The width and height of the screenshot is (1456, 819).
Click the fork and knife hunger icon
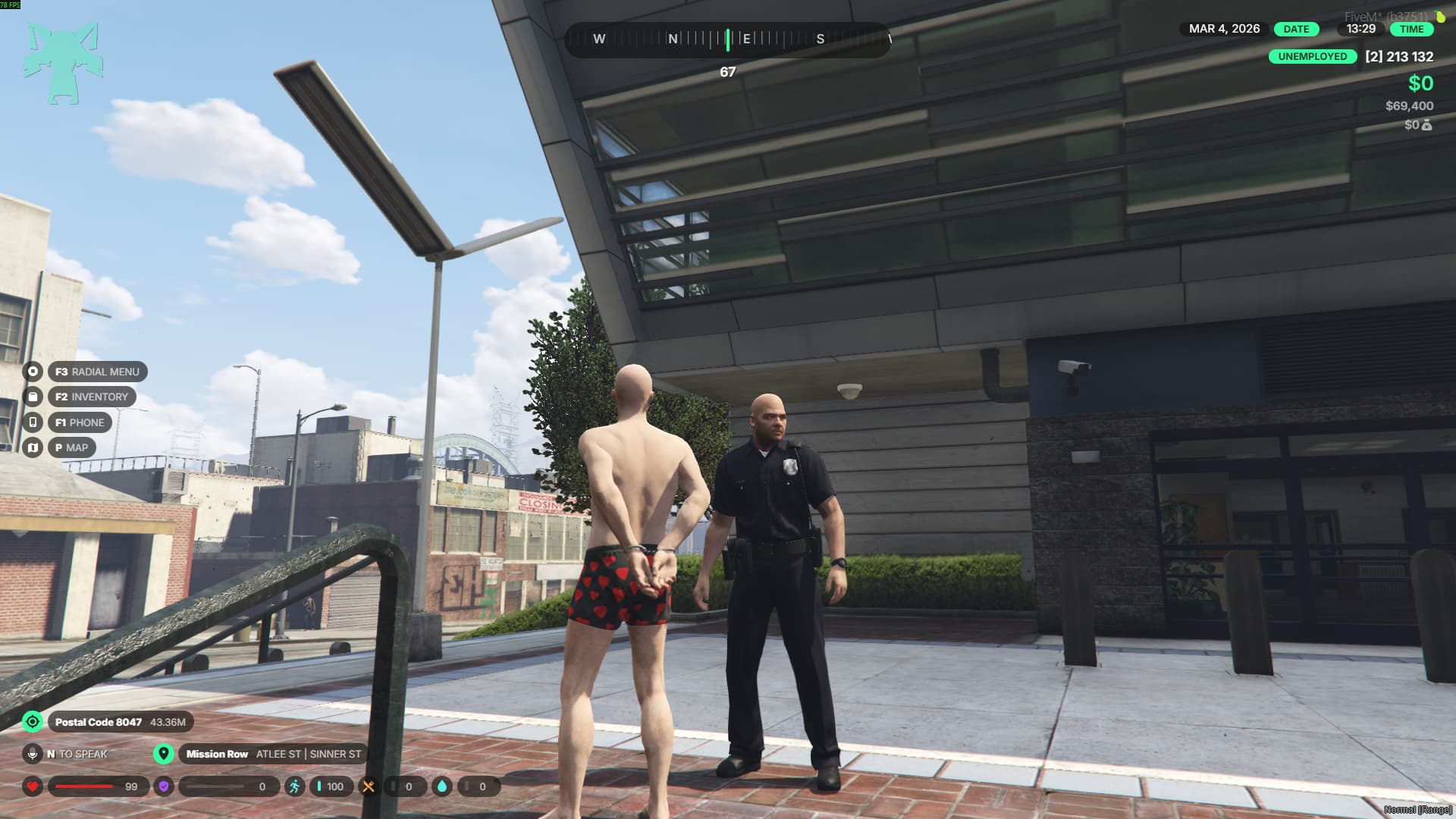tap(369, 786)
